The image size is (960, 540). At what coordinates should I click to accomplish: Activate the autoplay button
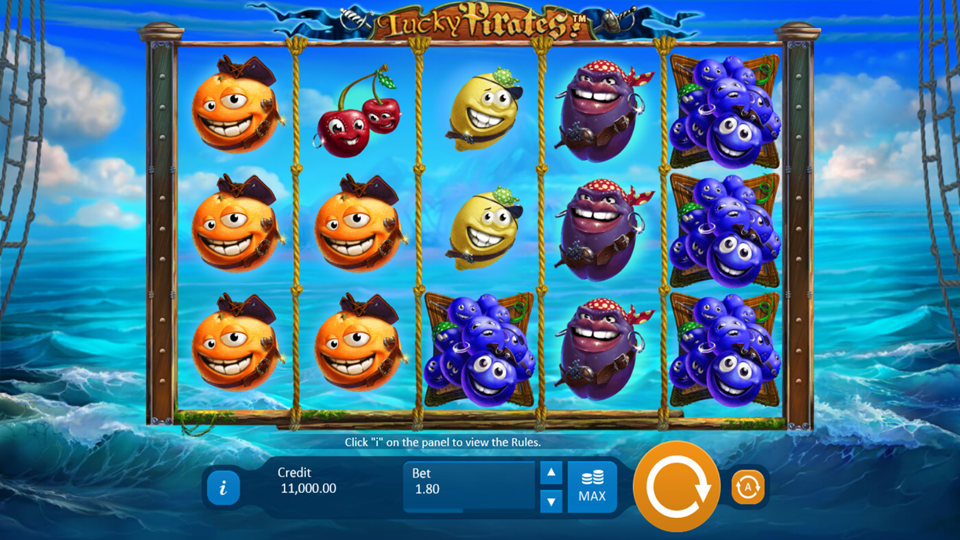747,487
